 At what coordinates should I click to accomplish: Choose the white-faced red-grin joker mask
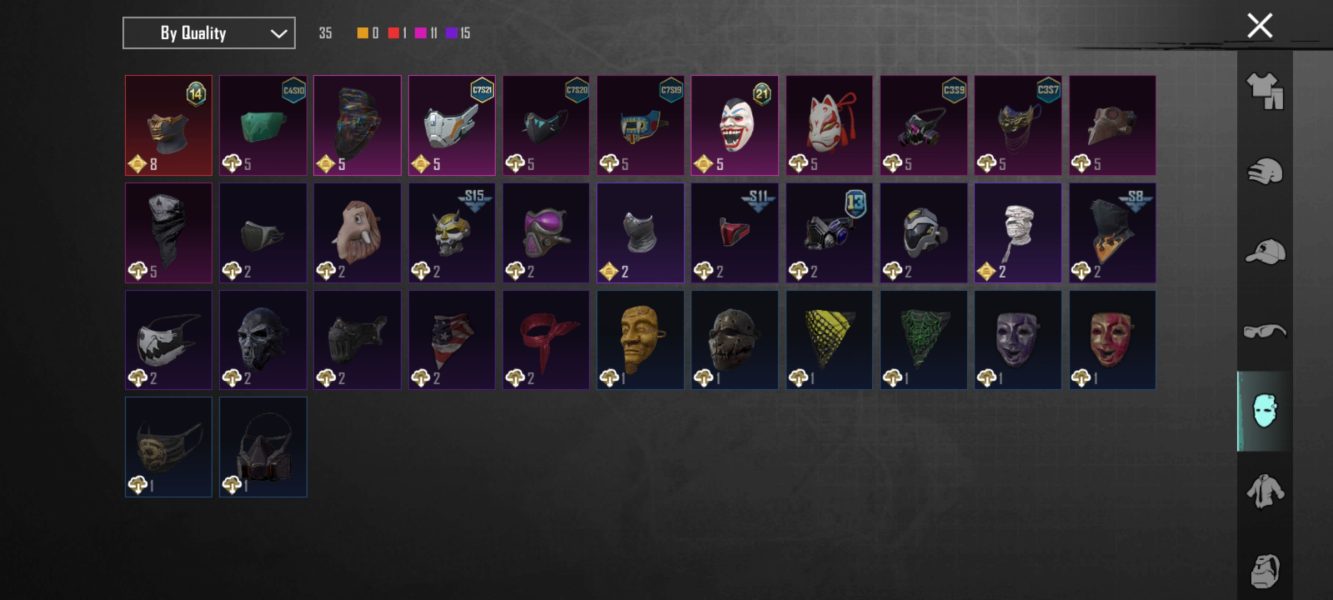click(735, 125)
